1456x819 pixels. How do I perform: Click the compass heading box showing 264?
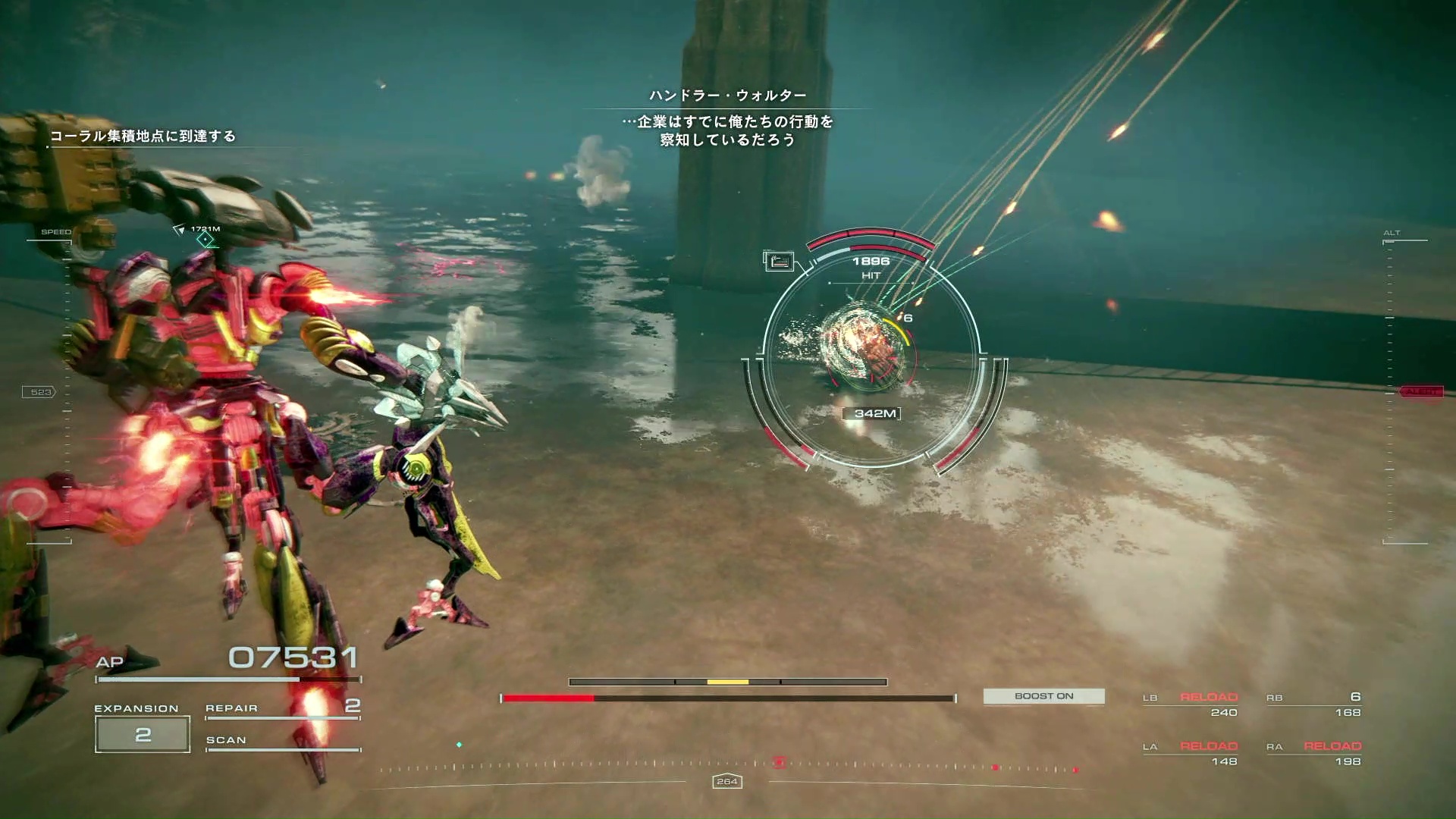(726, 781)
